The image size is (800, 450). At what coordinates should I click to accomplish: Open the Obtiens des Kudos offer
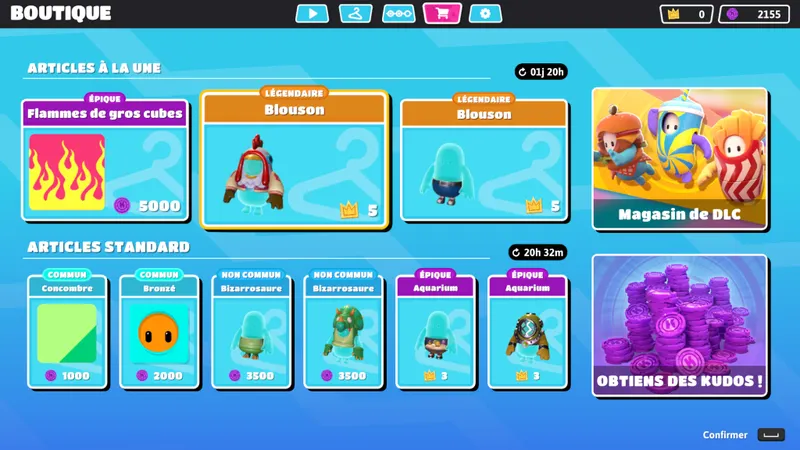680,325
